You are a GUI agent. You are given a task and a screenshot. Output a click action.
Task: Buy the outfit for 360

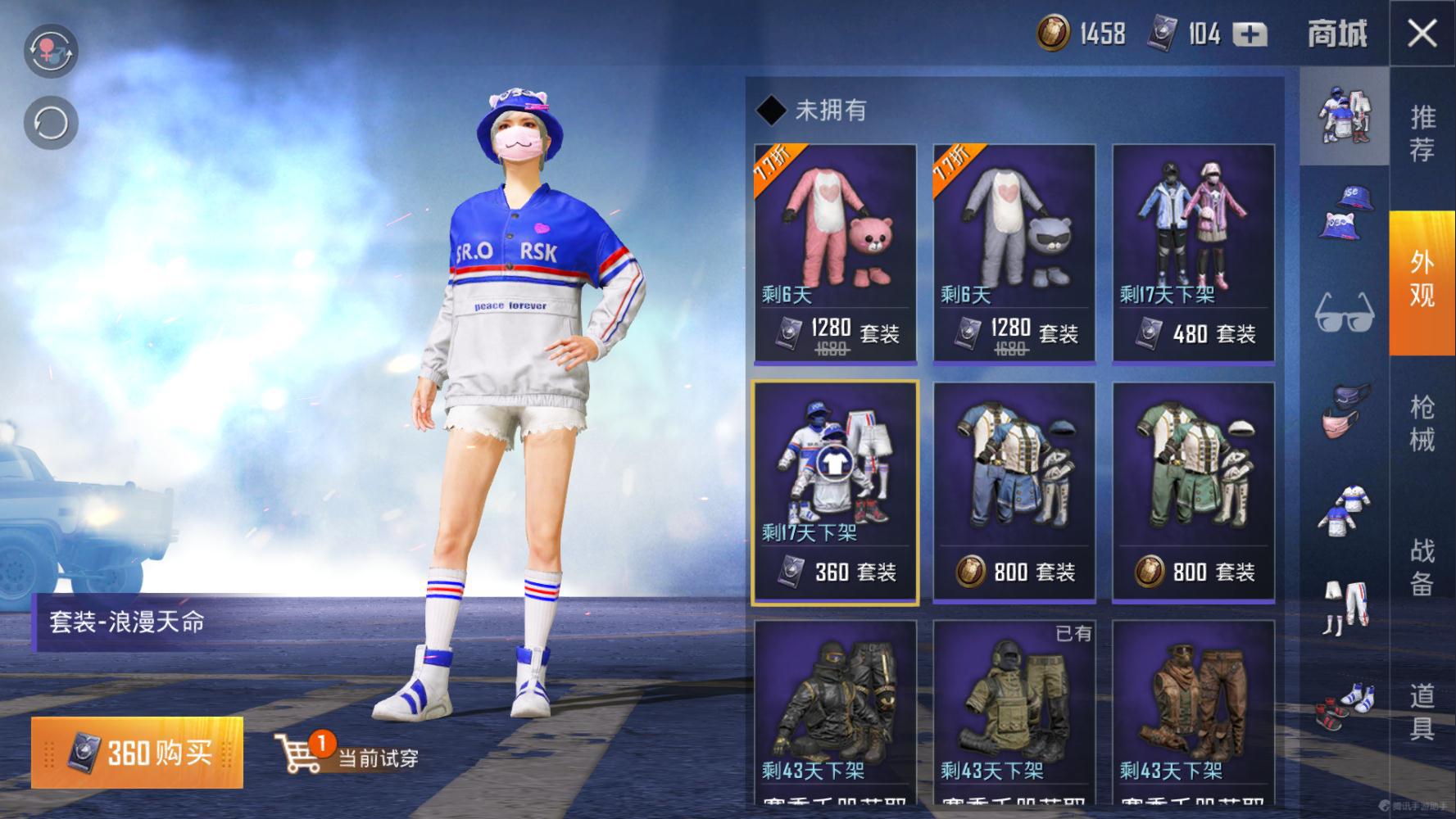[x=138, y=752]
